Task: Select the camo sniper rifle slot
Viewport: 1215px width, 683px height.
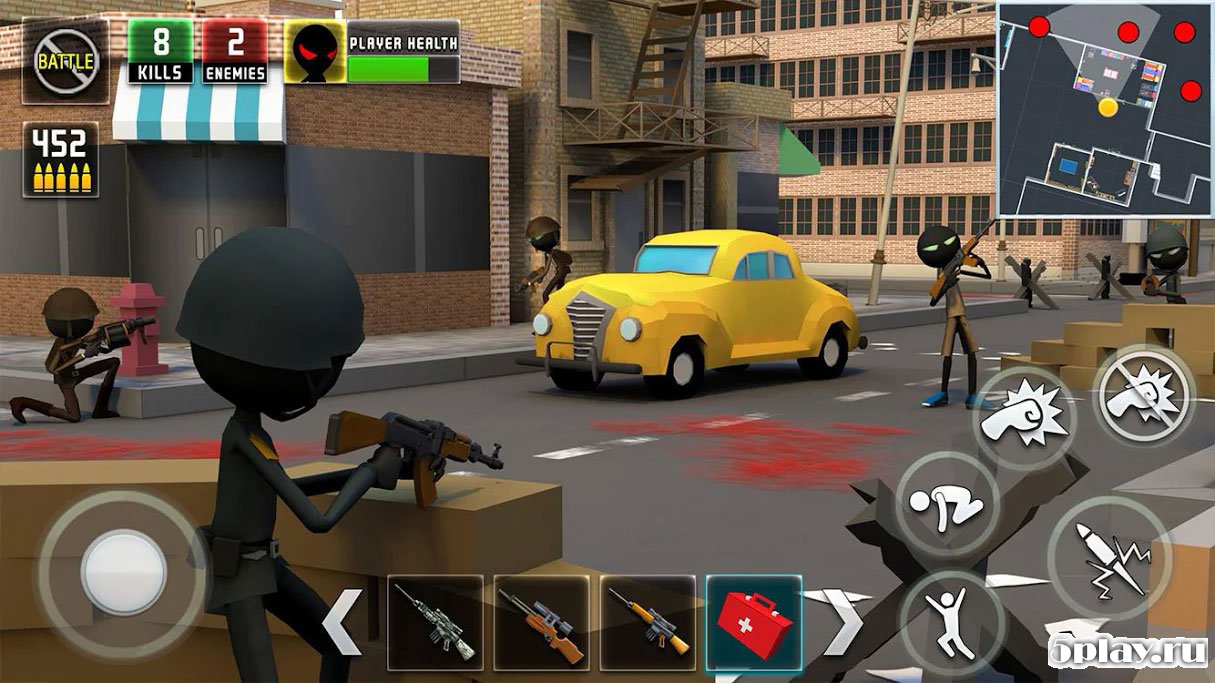Action: 435,621
